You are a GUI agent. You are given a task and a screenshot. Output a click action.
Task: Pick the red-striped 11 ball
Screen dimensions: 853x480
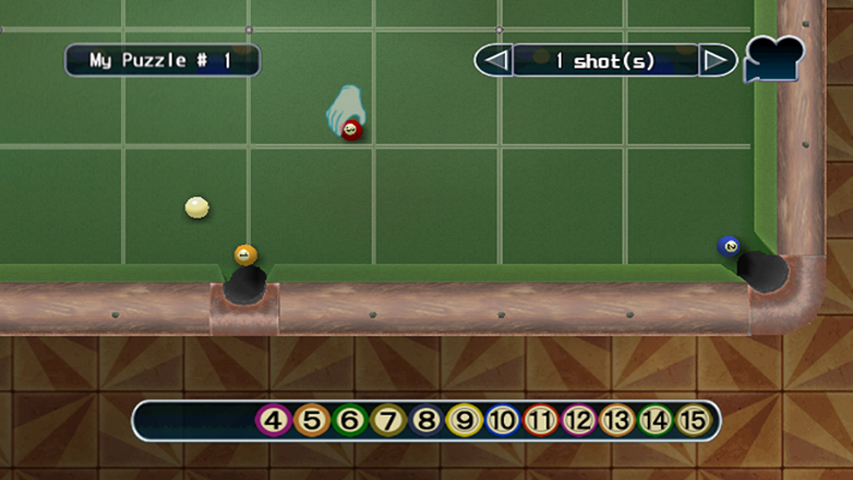coord(540,421)
